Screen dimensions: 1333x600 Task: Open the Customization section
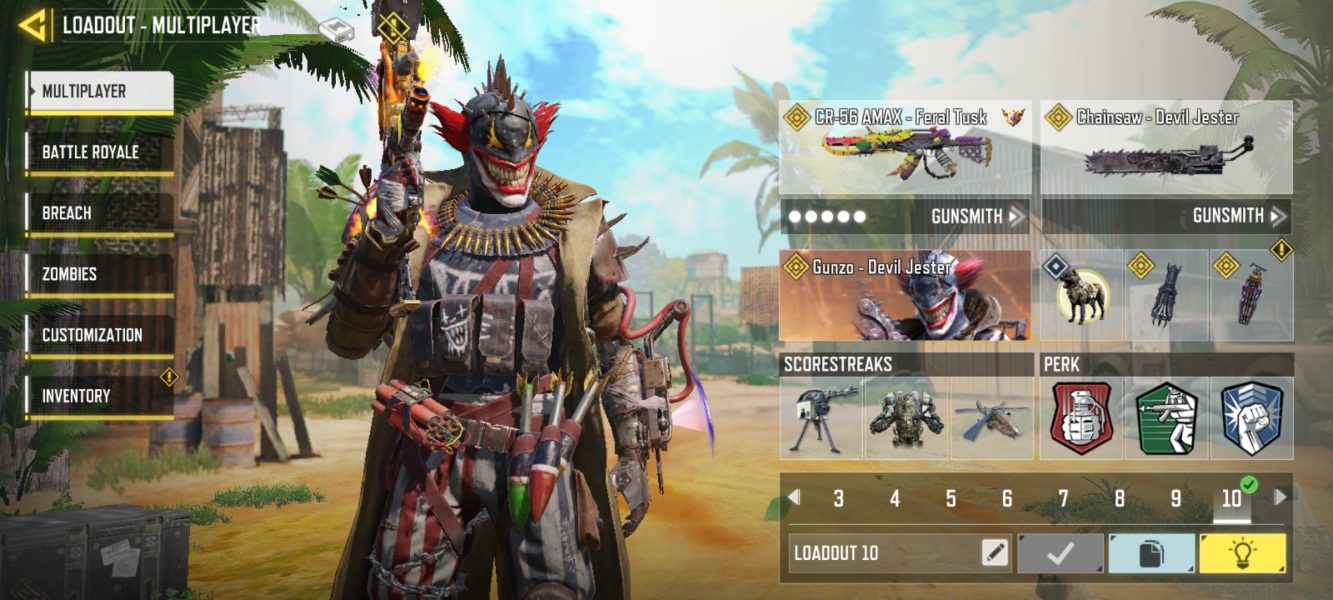(x=99, y=335)
